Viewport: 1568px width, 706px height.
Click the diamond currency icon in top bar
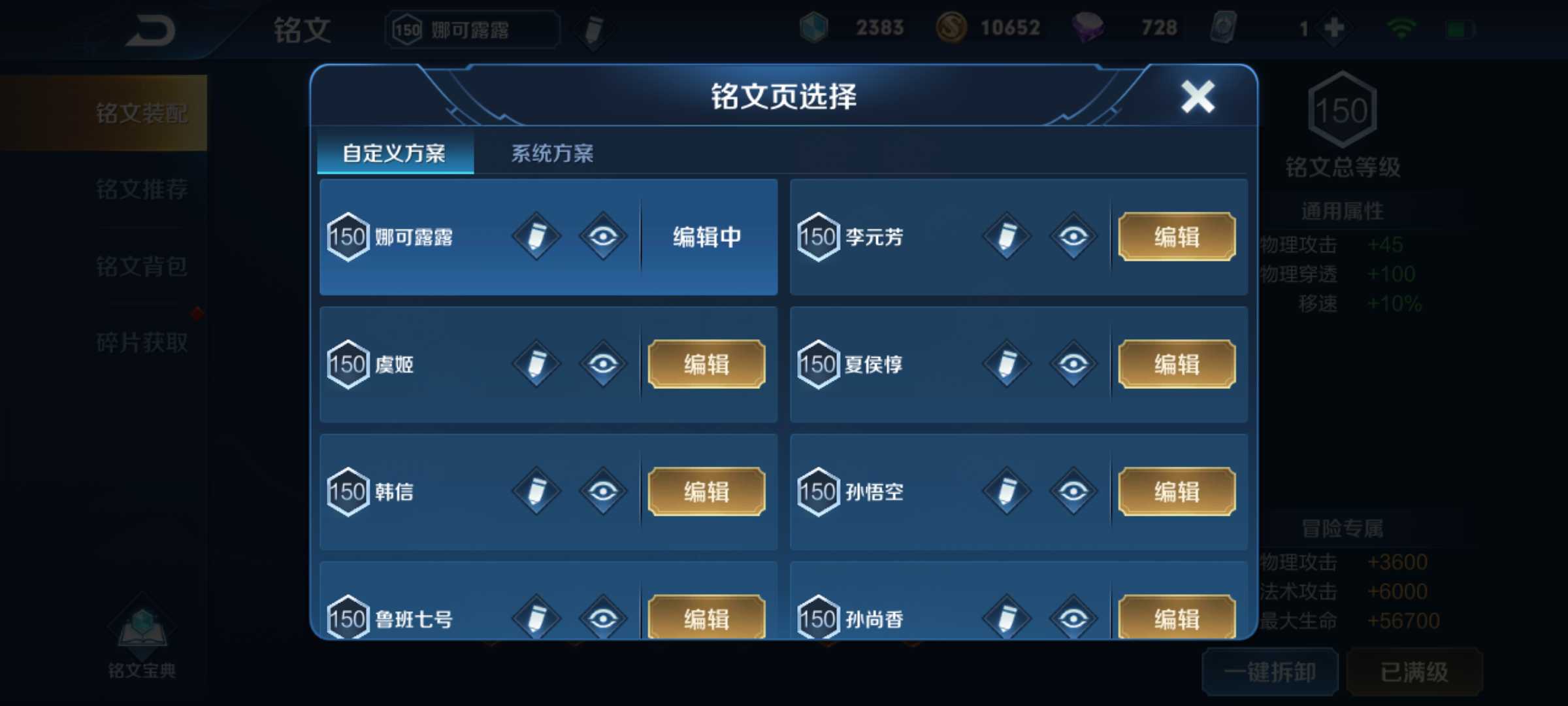point(814,27)
